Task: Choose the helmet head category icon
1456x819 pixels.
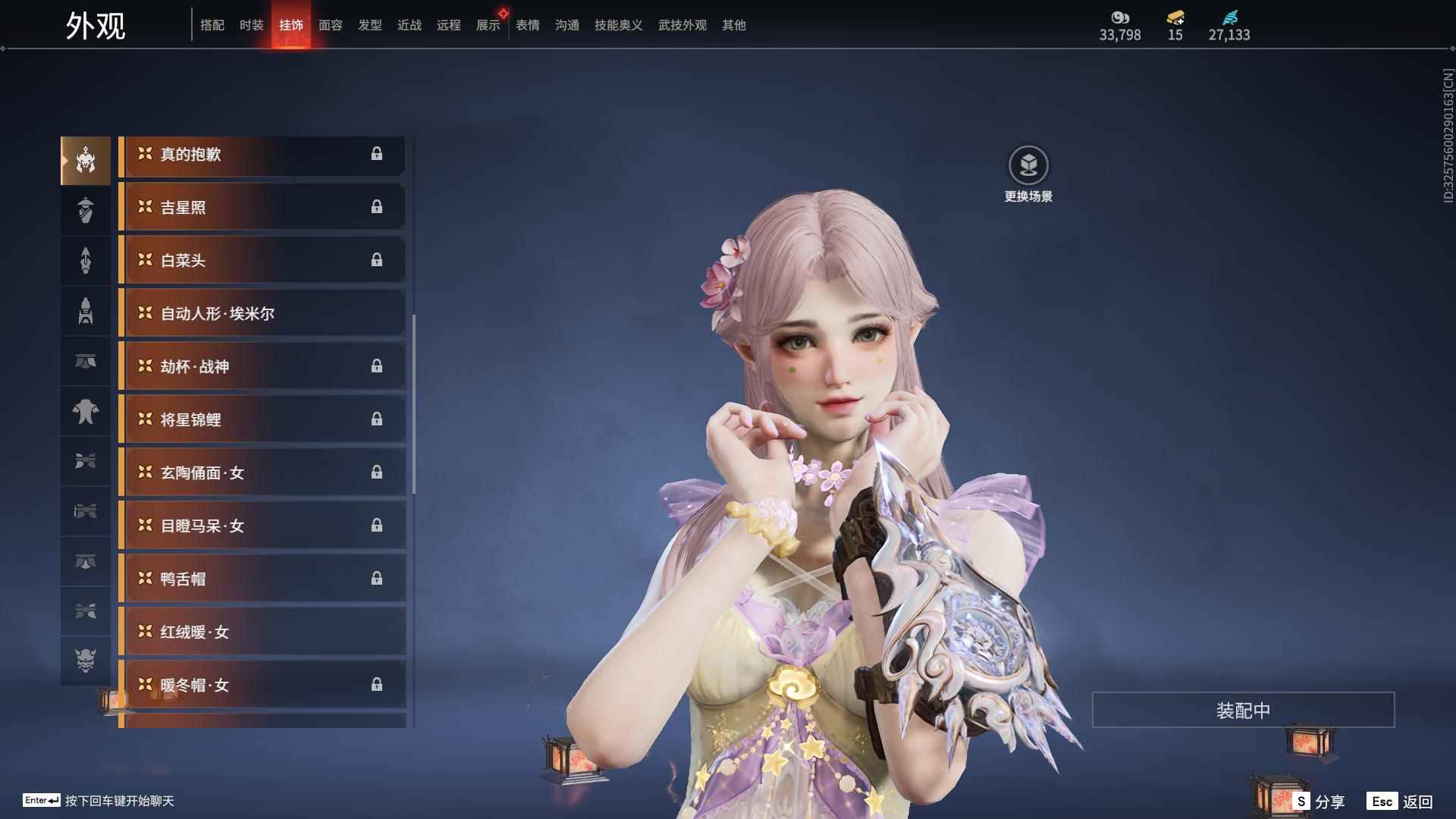Action: tap(86, 161)
